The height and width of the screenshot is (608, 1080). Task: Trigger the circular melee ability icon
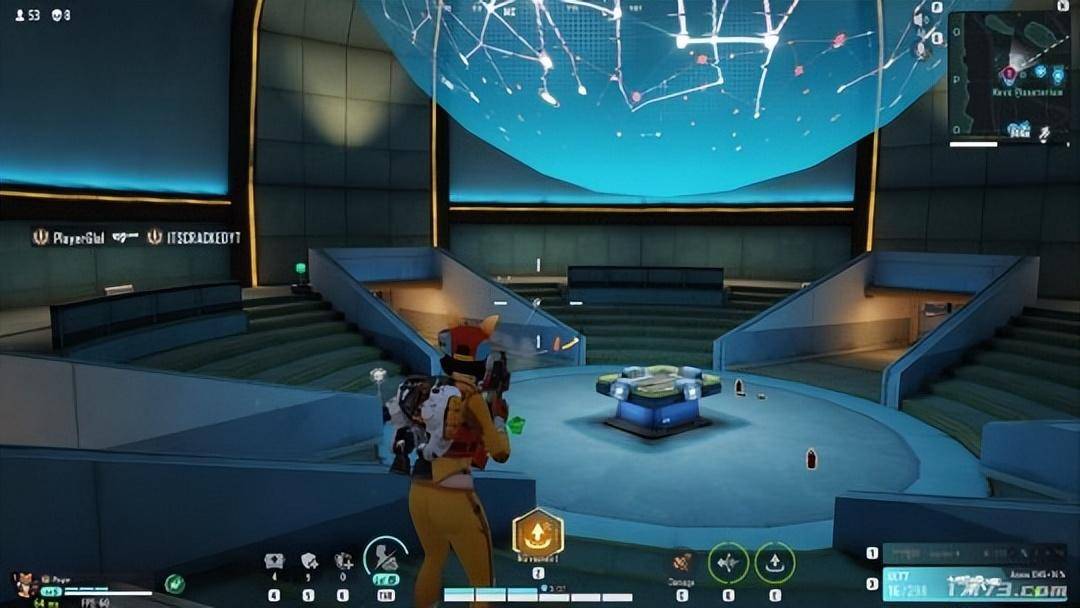385,558
